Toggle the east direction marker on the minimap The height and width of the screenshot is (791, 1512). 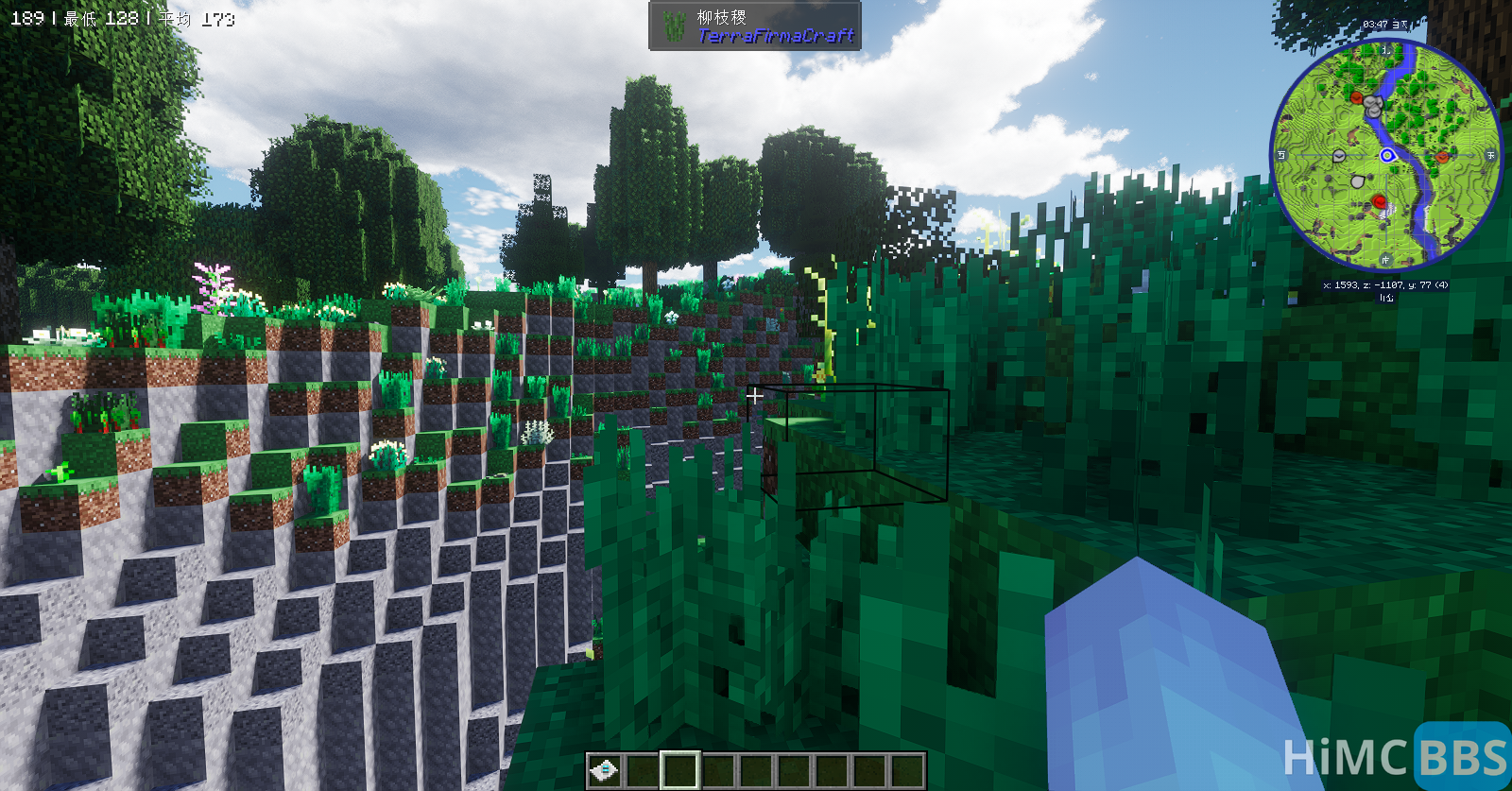click(1490, 153)
